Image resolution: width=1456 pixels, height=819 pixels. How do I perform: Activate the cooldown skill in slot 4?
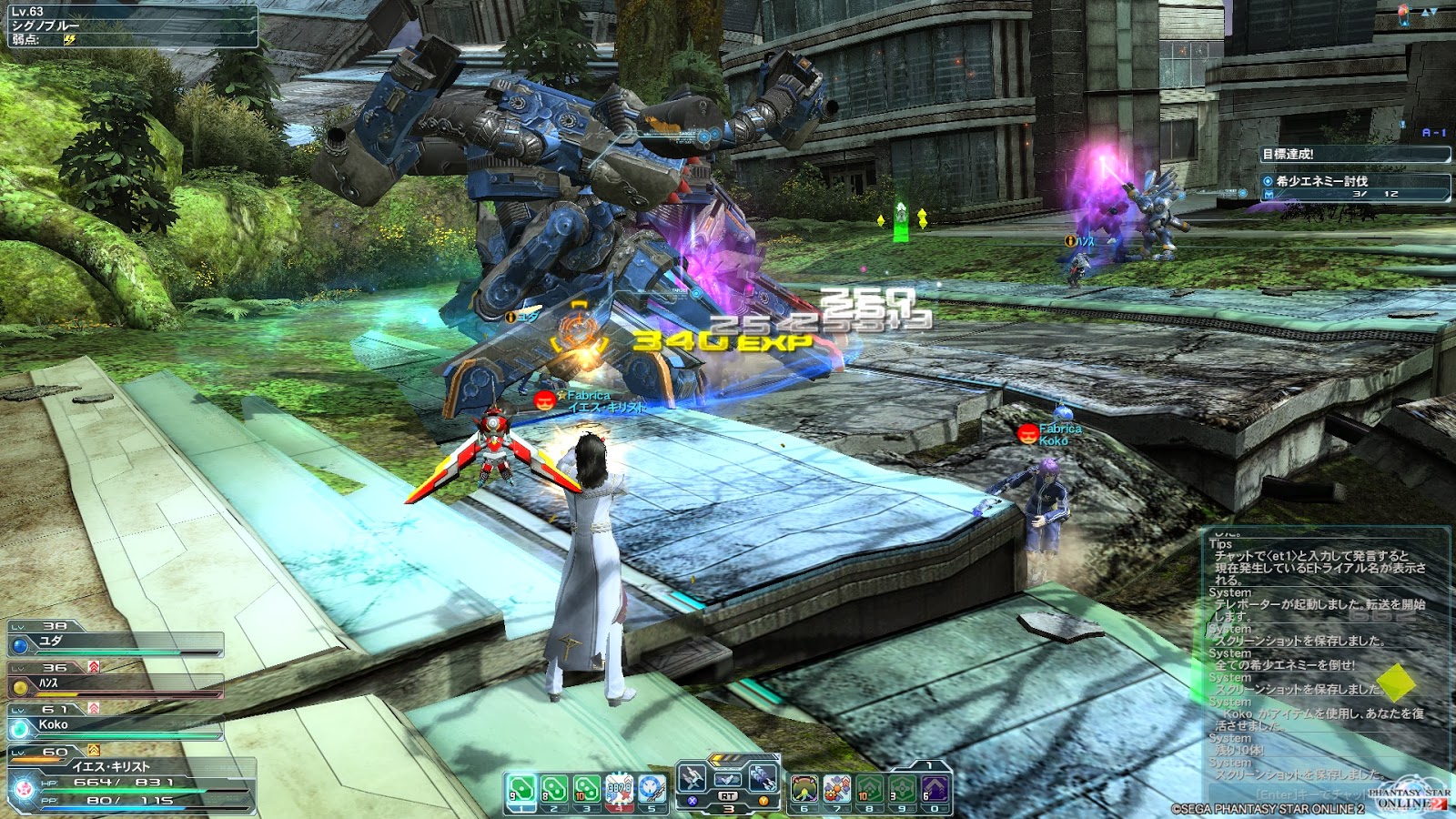coord(620,790)
